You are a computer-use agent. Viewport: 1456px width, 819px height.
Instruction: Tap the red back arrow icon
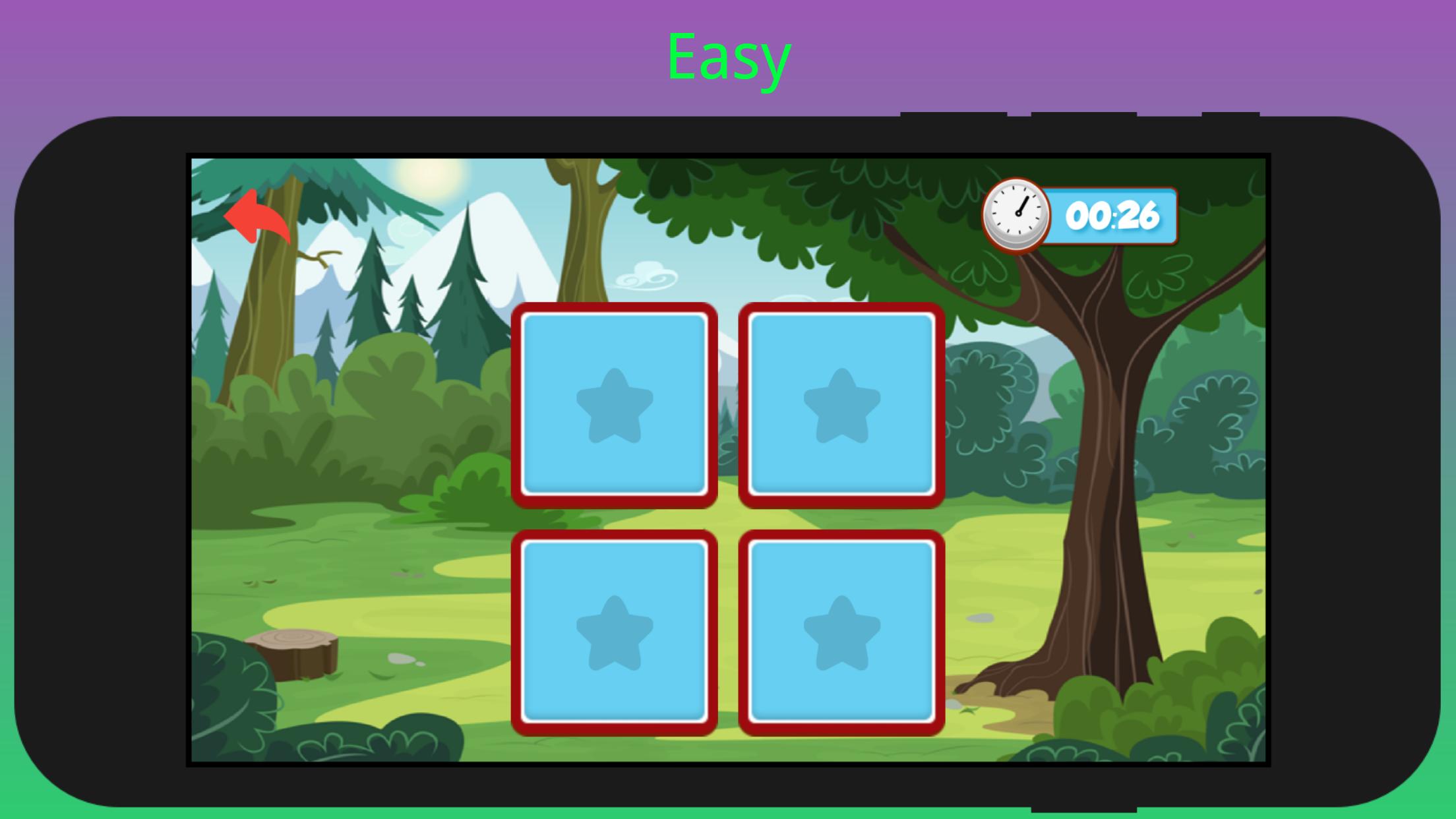(258, 218)
